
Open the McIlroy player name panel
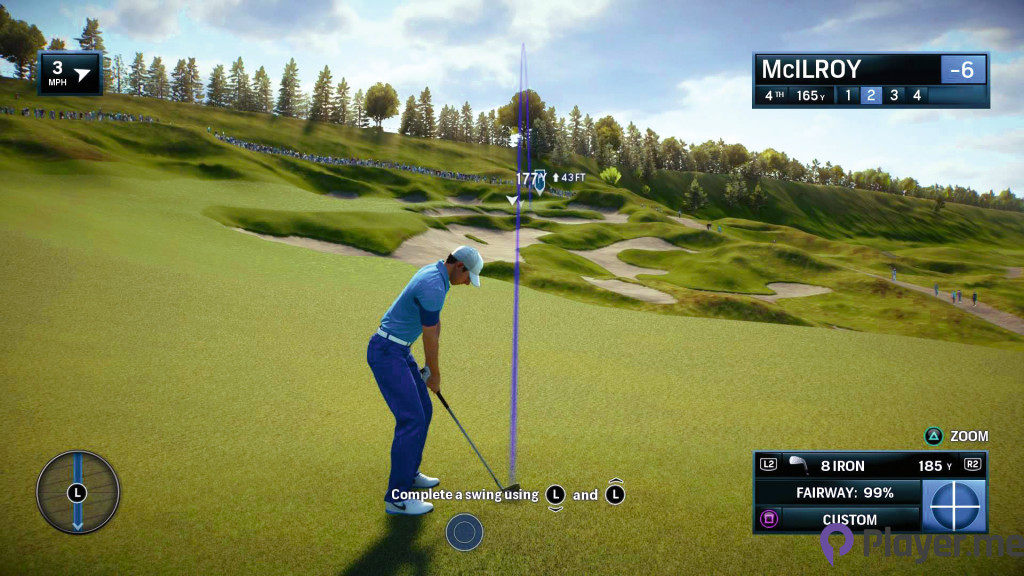click(845, 69)
